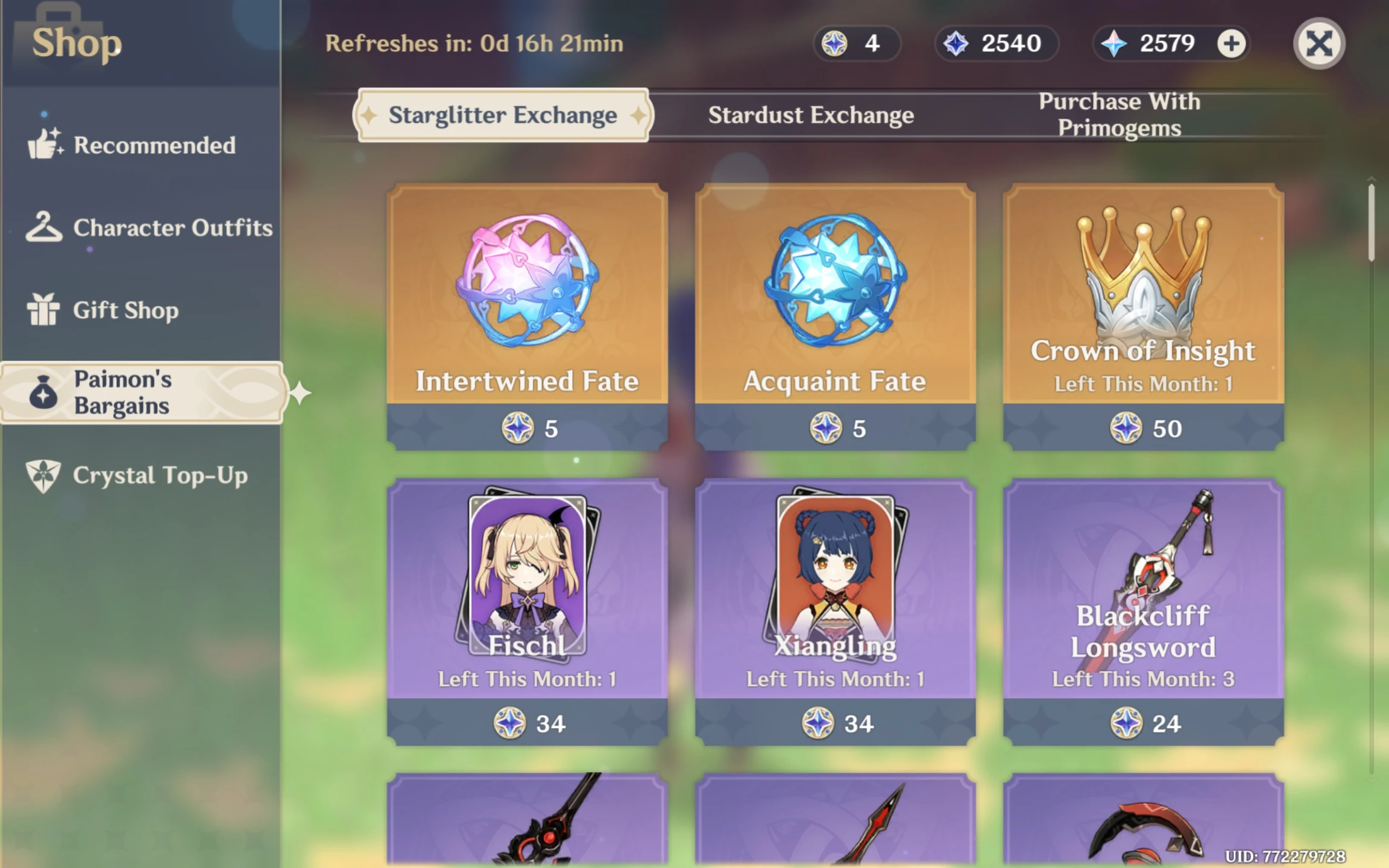
Task: Open the Fischl character card
Action: (527, 609)
